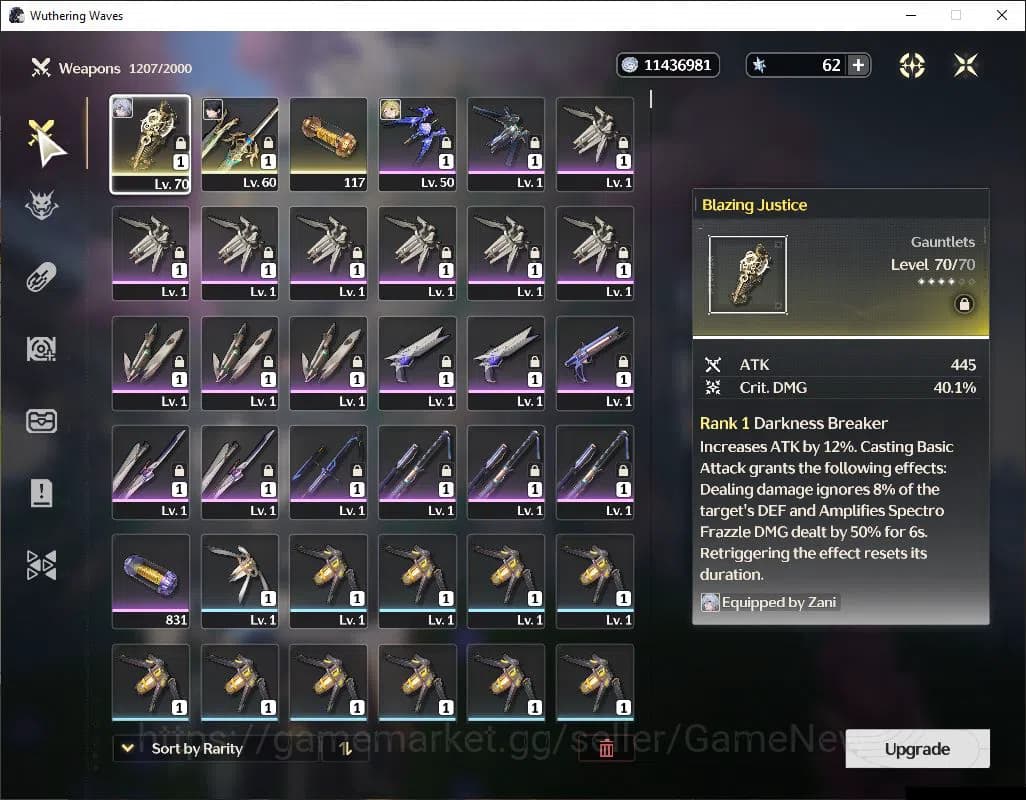Select the Lv. 70 Blazing Justice gauntlets
The height and width of the screenshot is (800, 1026).
[x=150, y=144]
